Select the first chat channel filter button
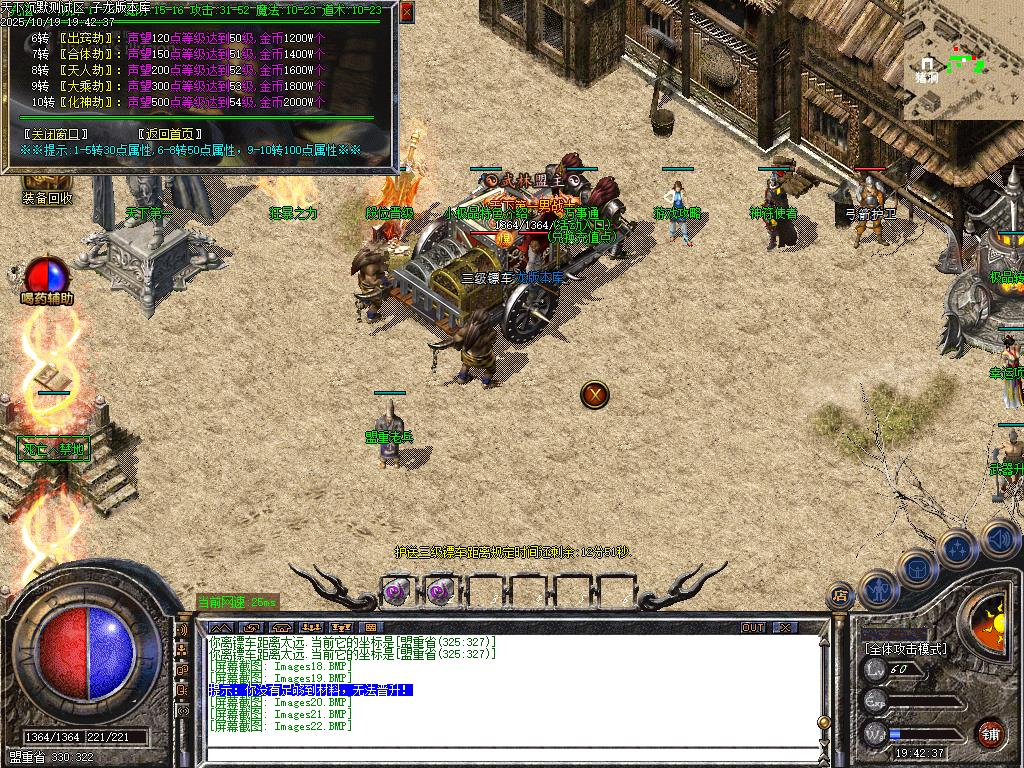Screen dimensions: 1024x768 tap(219, 627)
